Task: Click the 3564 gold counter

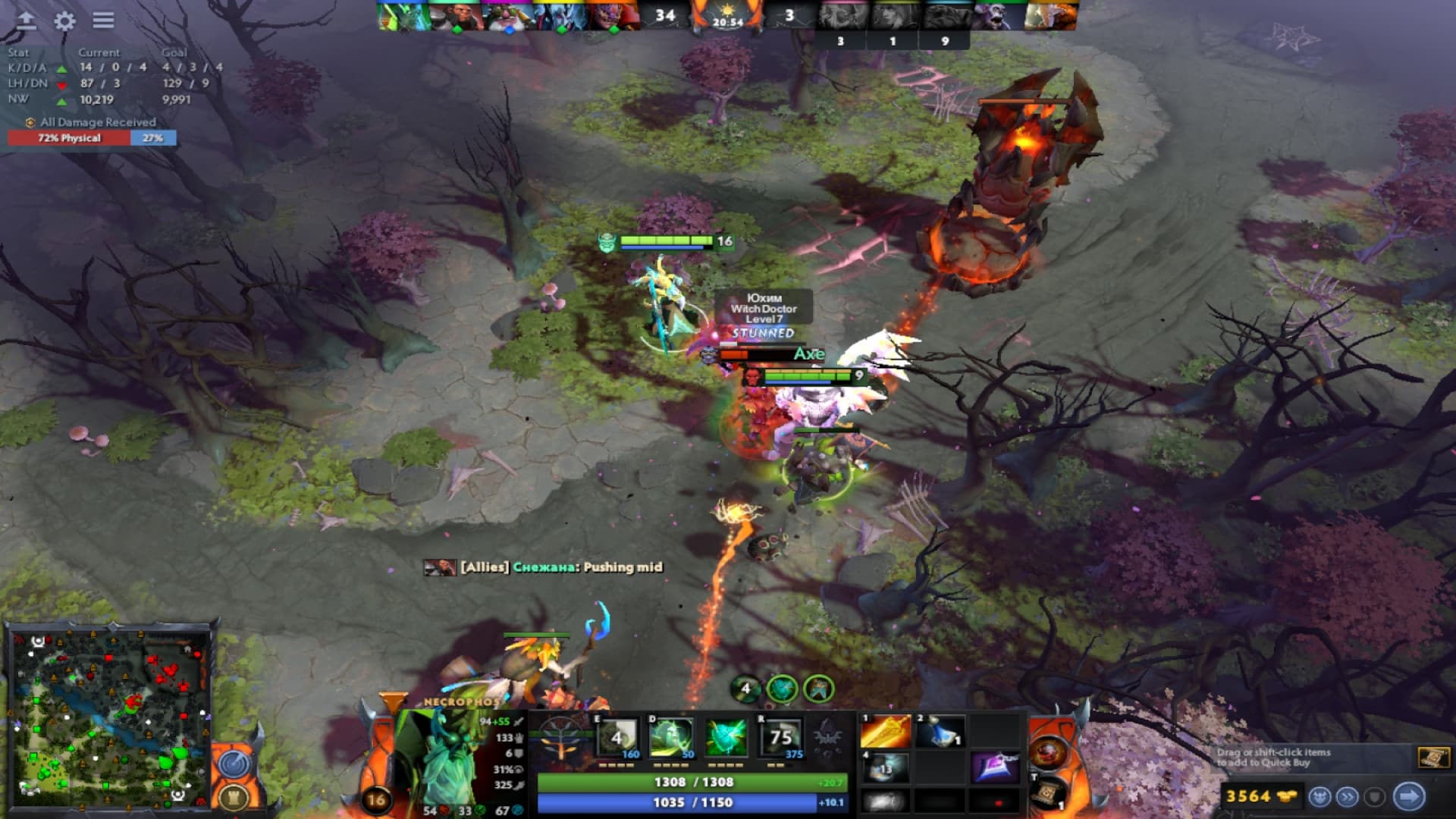Action: coord(1247,795)
